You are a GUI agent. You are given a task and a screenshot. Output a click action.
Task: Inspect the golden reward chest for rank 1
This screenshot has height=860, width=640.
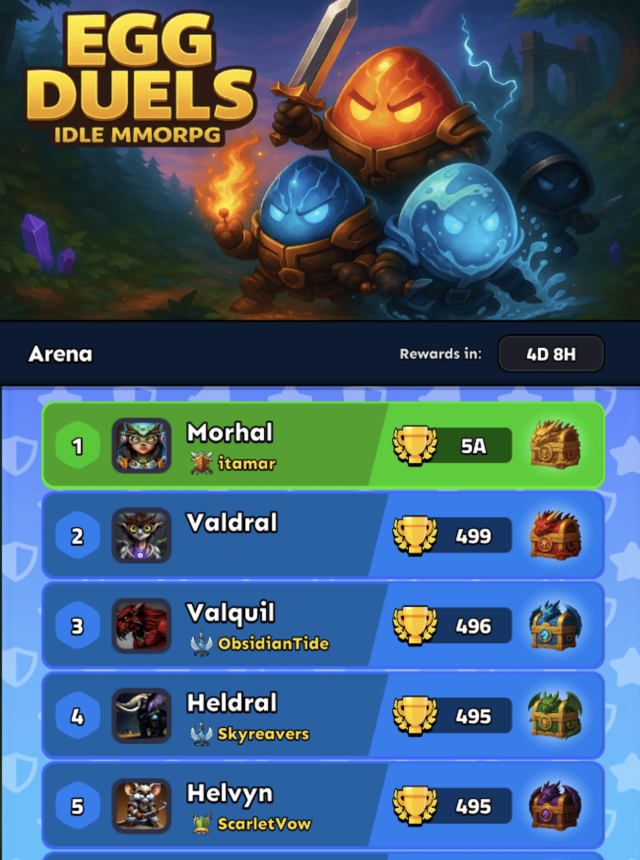coord(555,445)
